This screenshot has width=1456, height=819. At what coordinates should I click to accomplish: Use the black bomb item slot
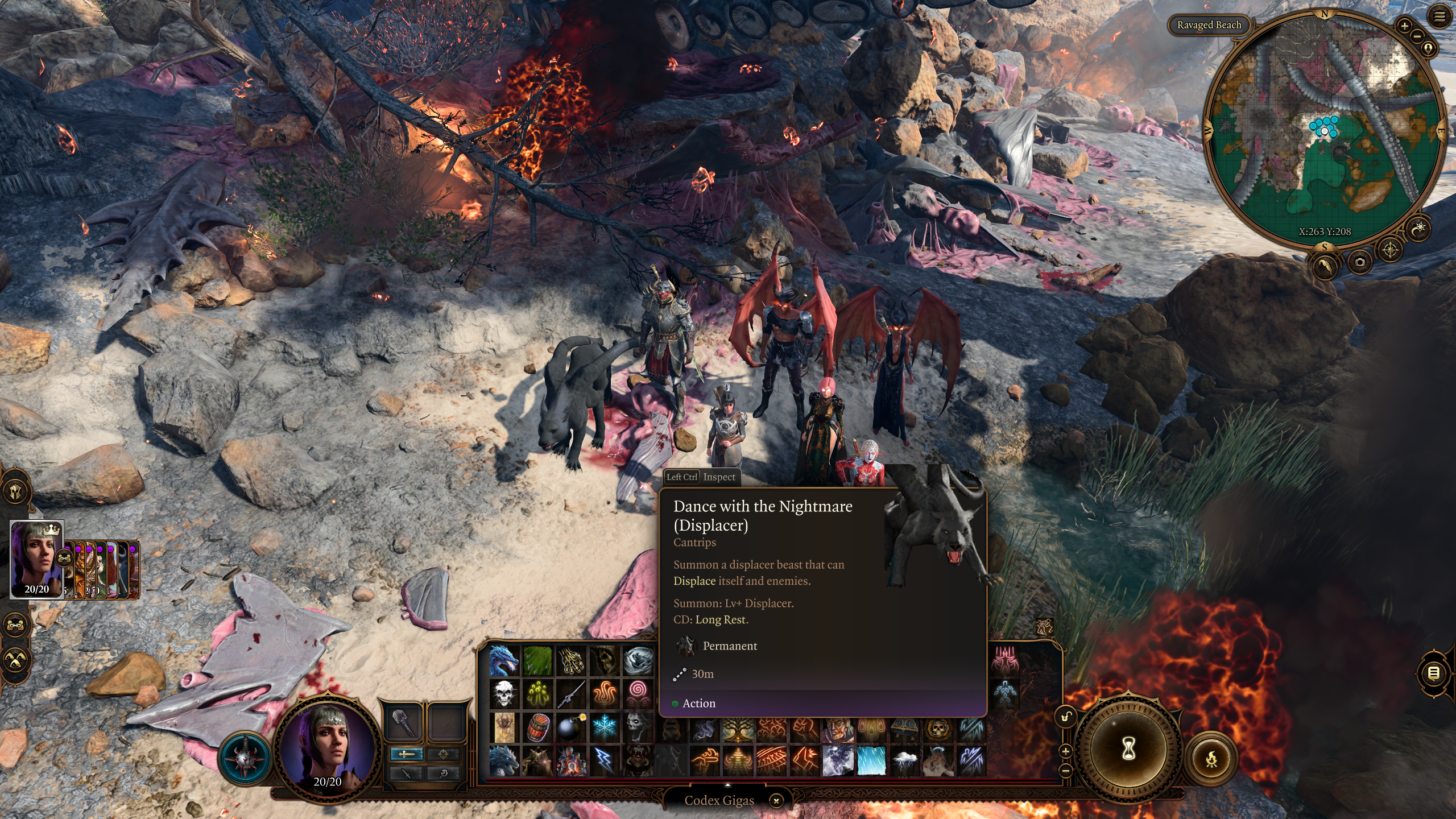coord(570,727)
